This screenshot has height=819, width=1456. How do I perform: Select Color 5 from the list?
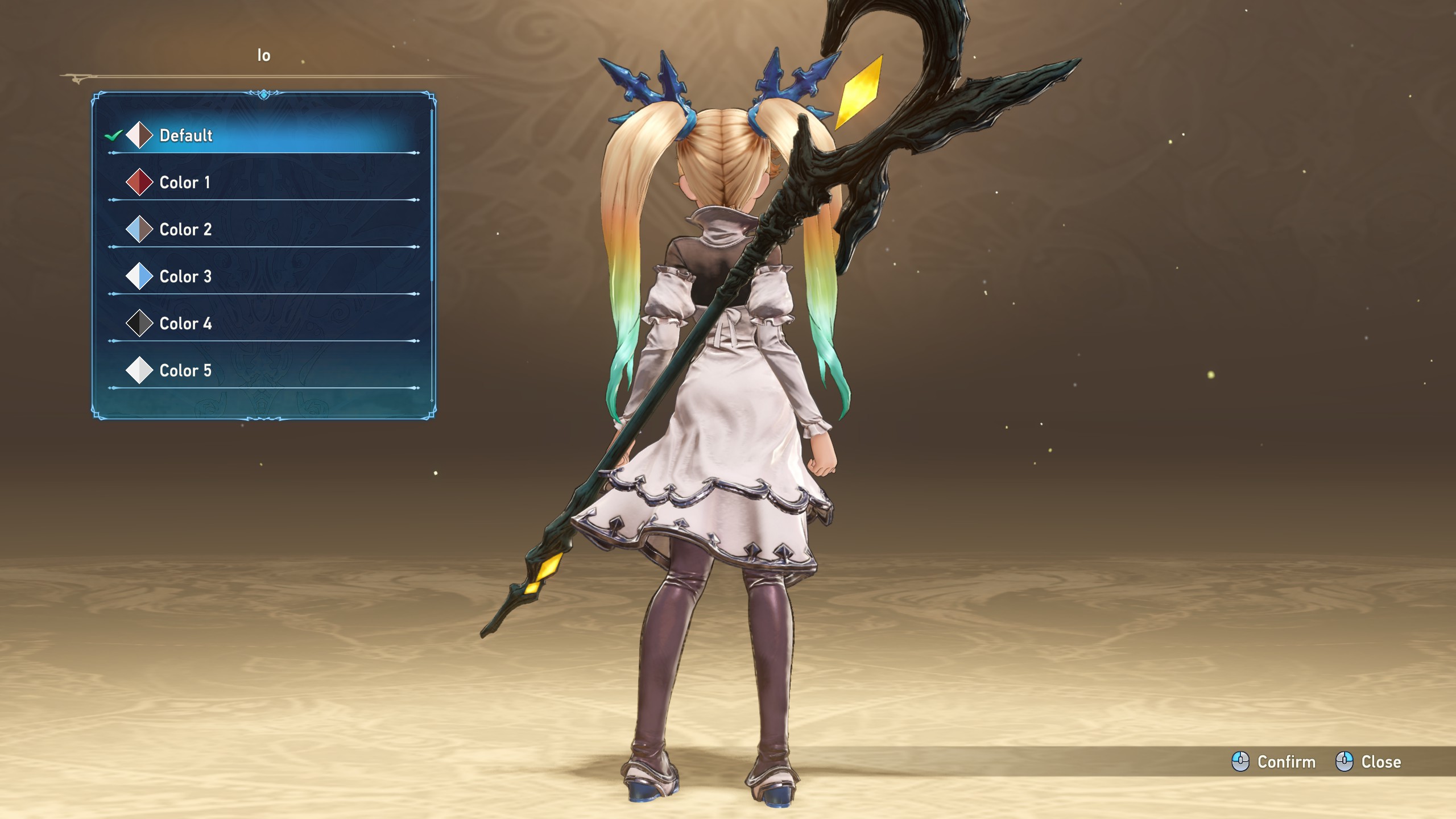tap(185, 371)
